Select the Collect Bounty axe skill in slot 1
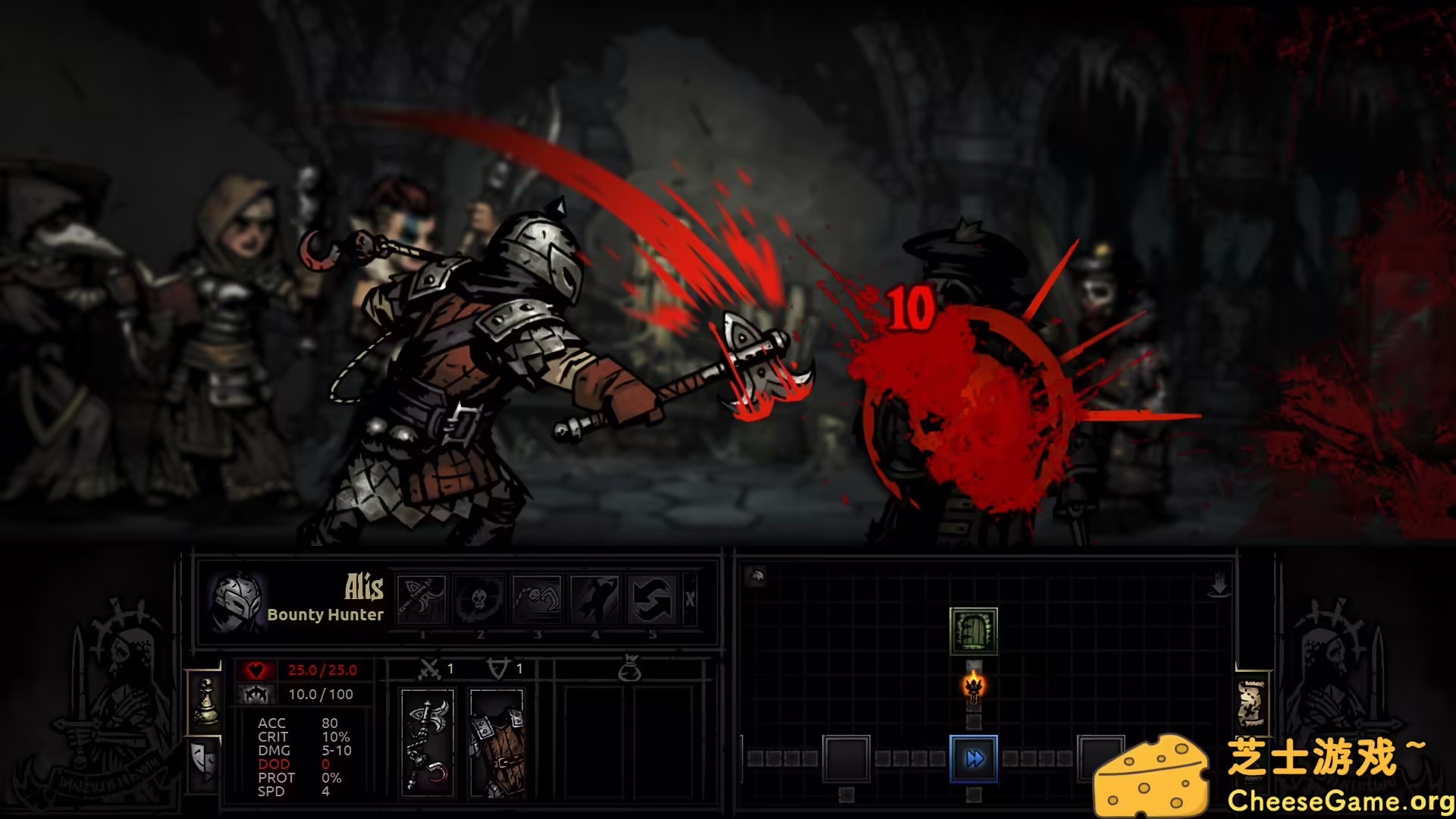Viewport: 1456px width, 819px height. (422, 599)
